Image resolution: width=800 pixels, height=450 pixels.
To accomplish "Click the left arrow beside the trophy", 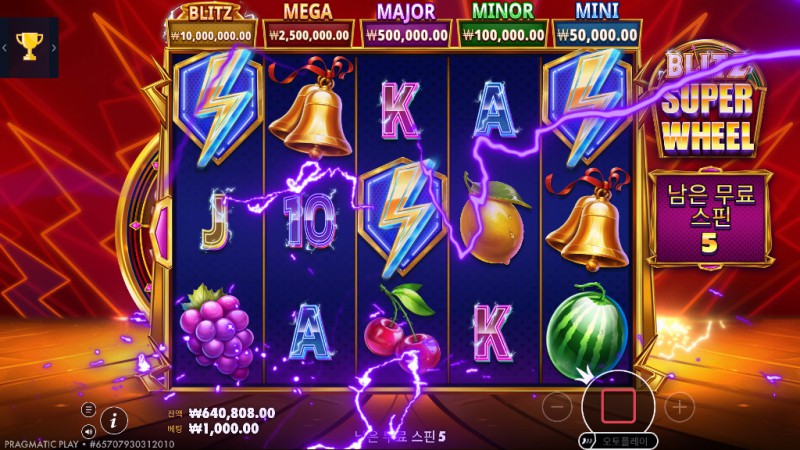I will point(5,46).
